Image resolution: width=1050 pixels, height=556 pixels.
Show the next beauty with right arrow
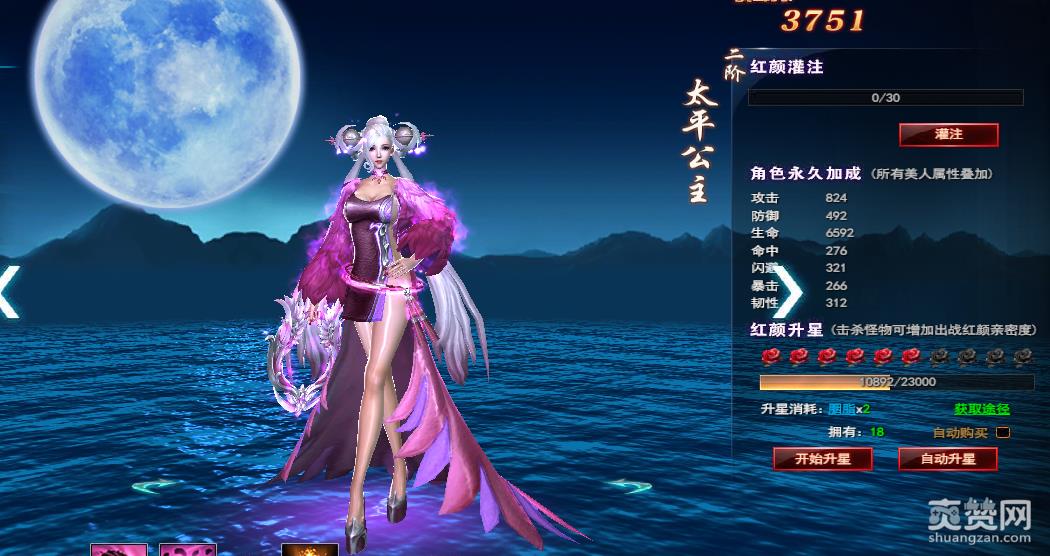point(788,293)
